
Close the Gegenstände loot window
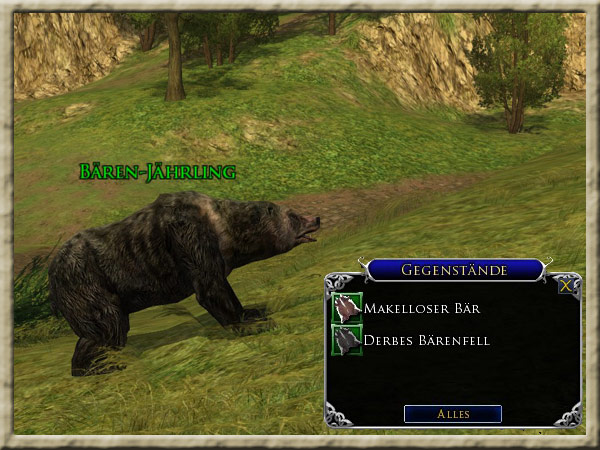coord(566,285)
